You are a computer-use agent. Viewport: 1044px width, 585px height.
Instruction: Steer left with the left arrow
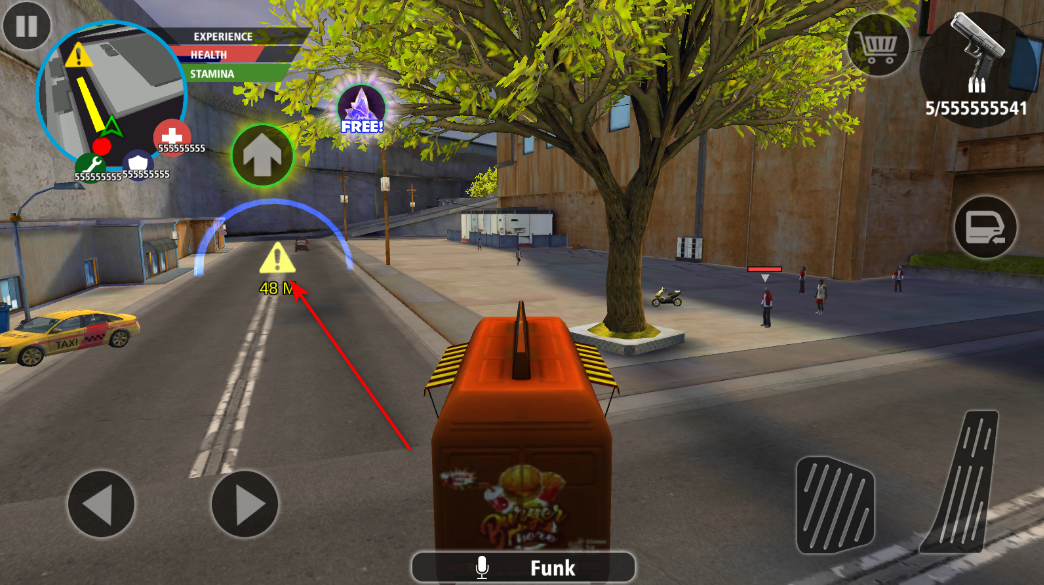pyautogui.click(x=101, y=504)
